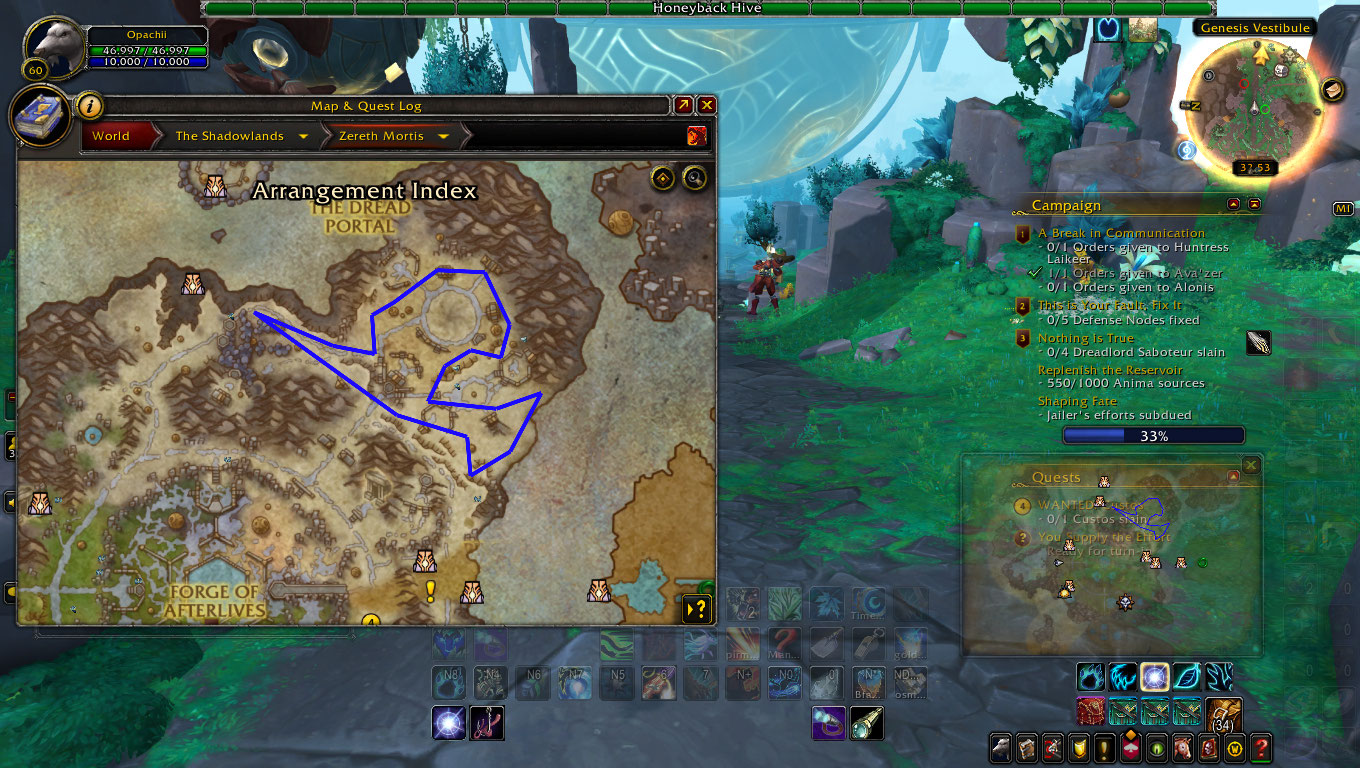The image size is (1360, 768).
Task: Open the red question mark help button
Action: 1262,747
